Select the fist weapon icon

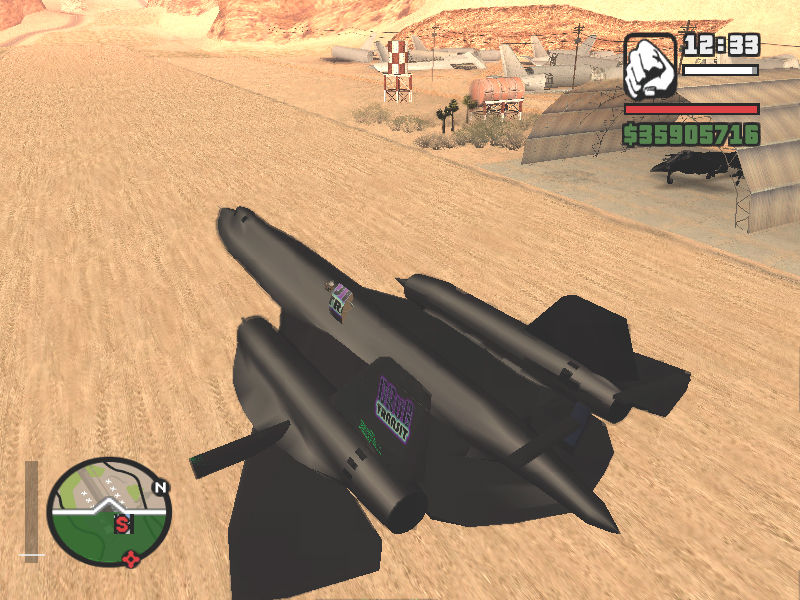tap(650, 65)
